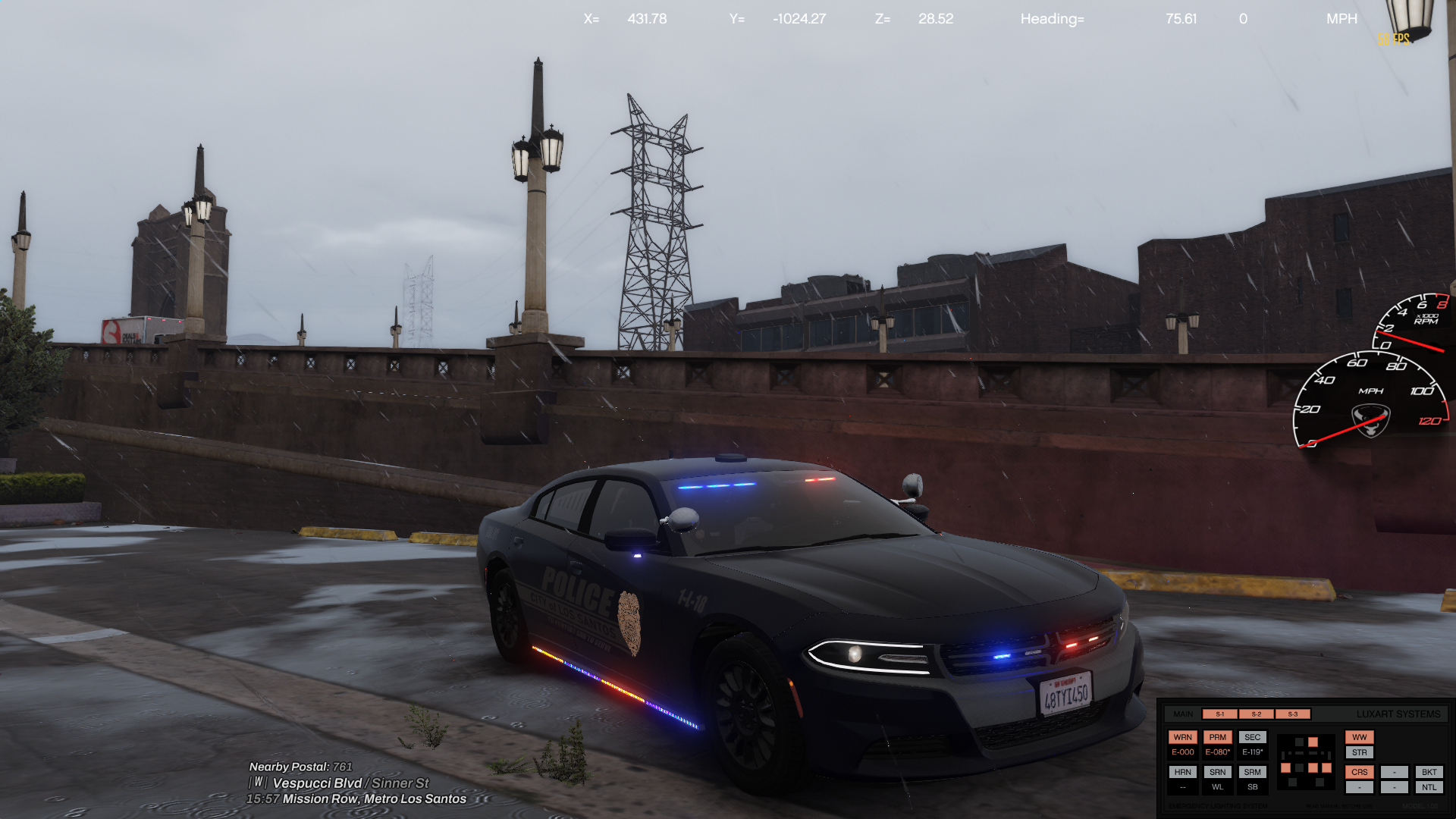Activate the SEC secondary lights button
Screen dimensions: 1456x819
(1252, 737)
